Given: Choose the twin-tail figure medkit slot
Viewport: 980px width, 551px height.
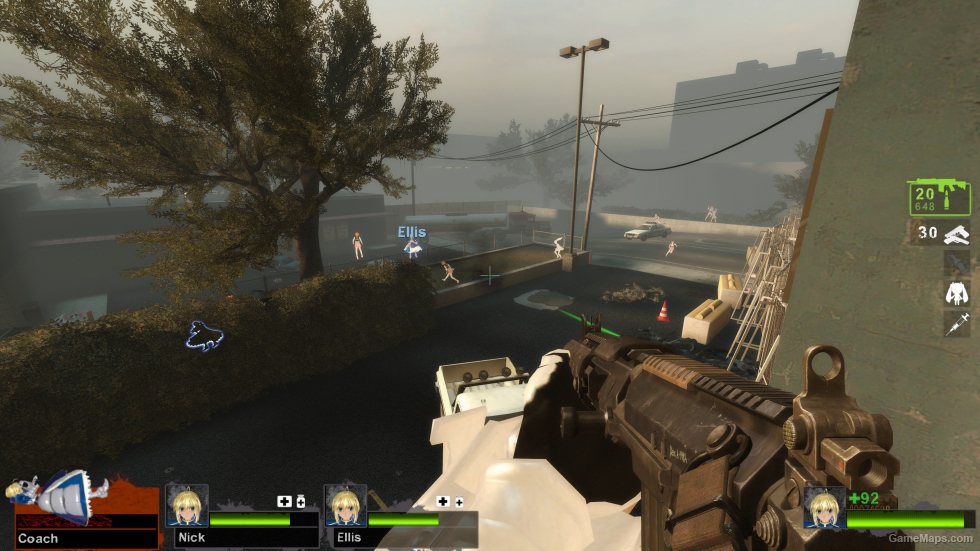Looking at the screenshot, I should (x=957, y=293).
